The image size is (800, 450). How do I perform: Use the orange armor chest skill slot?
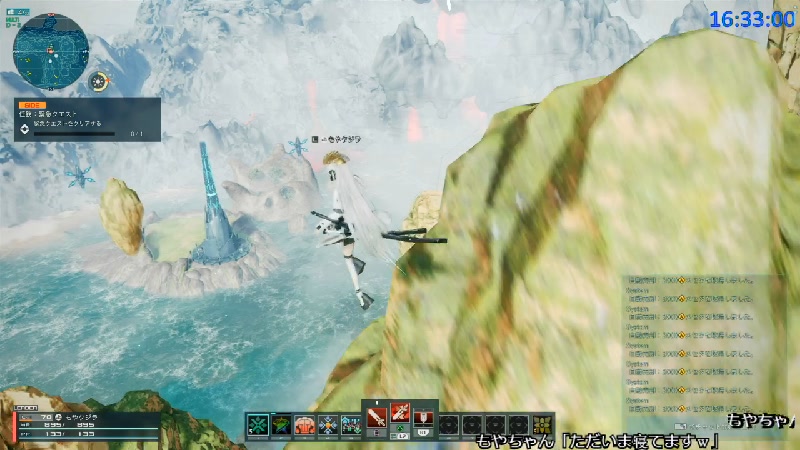click(304, 424)
